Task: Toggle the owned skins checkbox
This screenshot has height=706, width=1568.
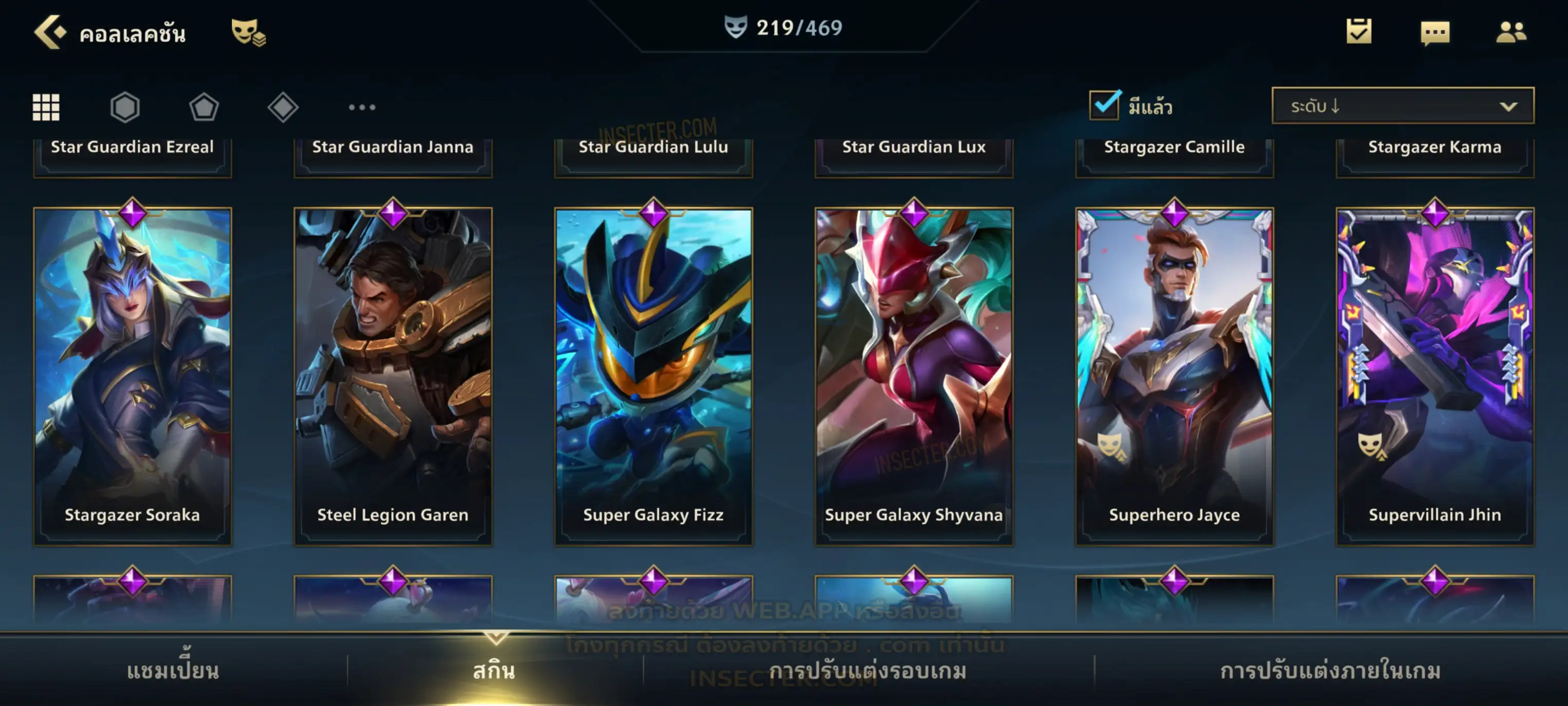Action: pos(1103,105)
